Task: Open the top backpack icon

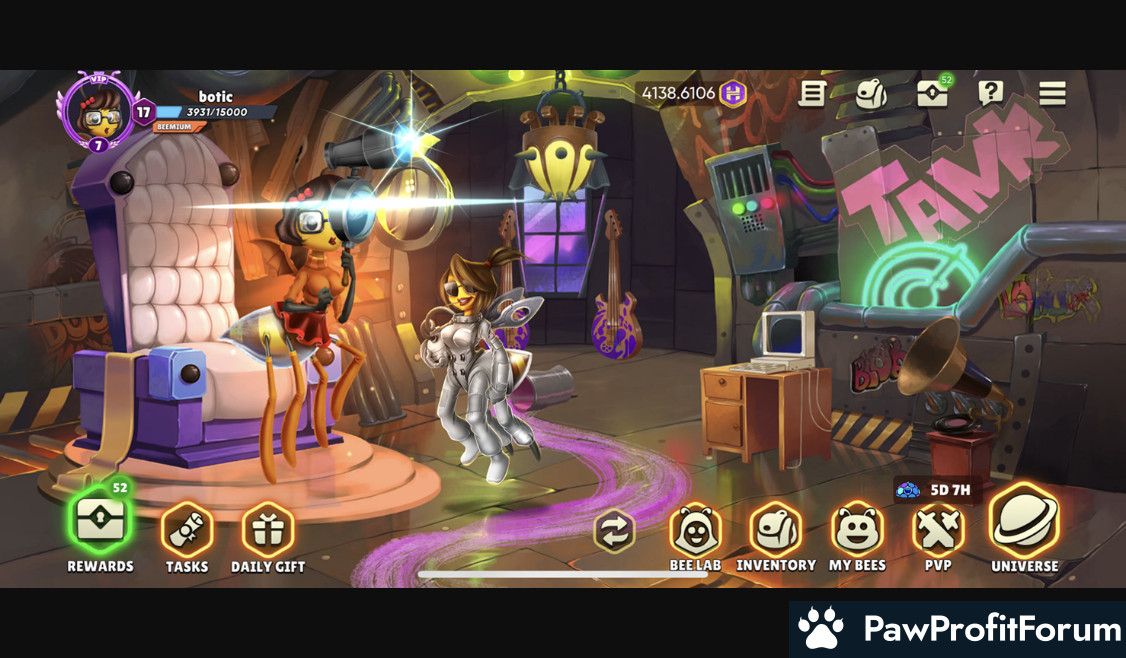Action: point(871,94)
